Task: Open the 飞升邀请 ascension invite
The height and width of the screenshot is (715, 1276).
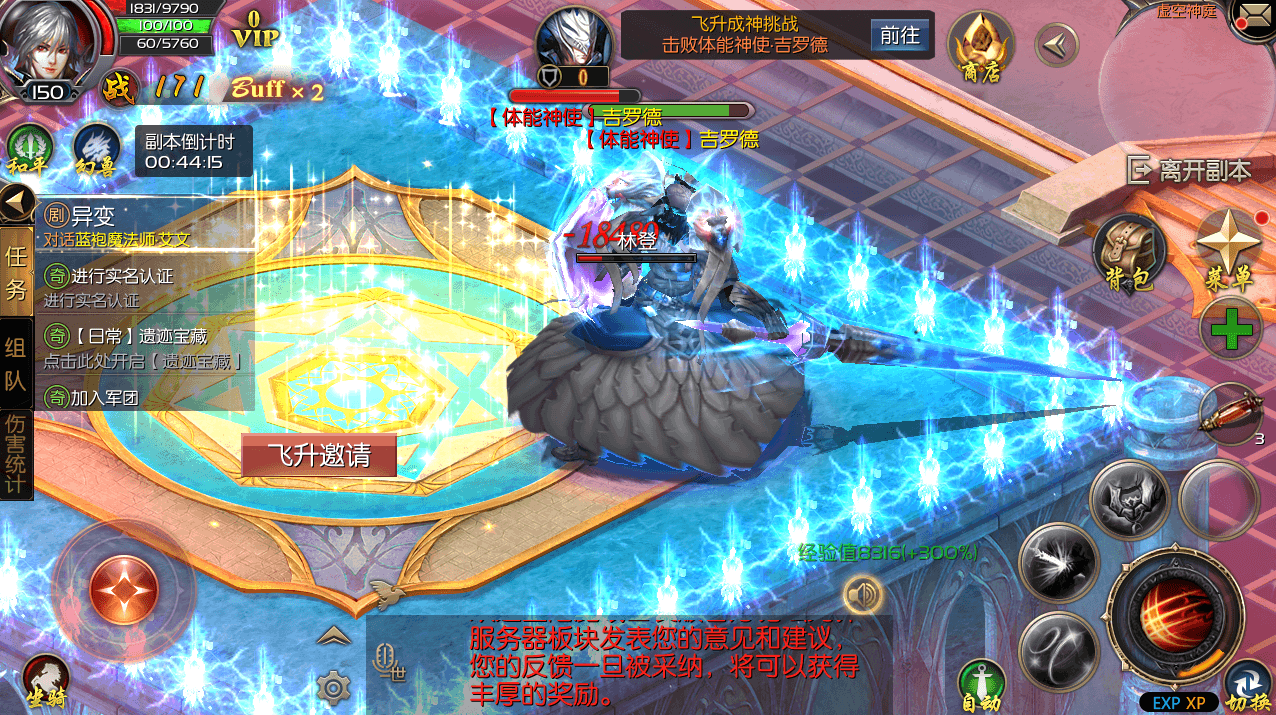Action: (319, 456)
